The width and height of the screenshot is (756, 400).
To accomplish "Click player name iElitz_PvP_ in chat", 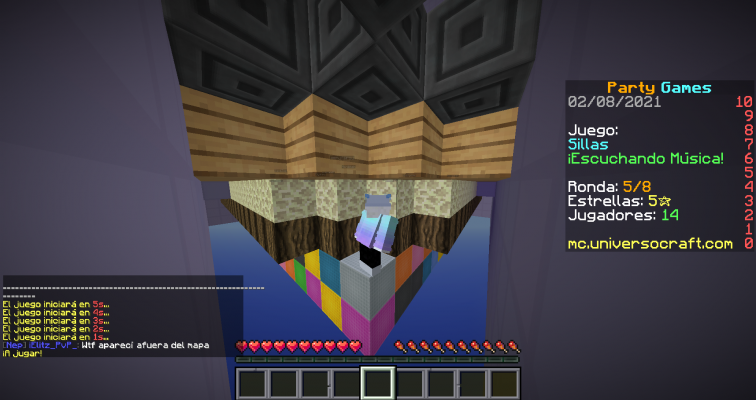I will pos(52,345).
